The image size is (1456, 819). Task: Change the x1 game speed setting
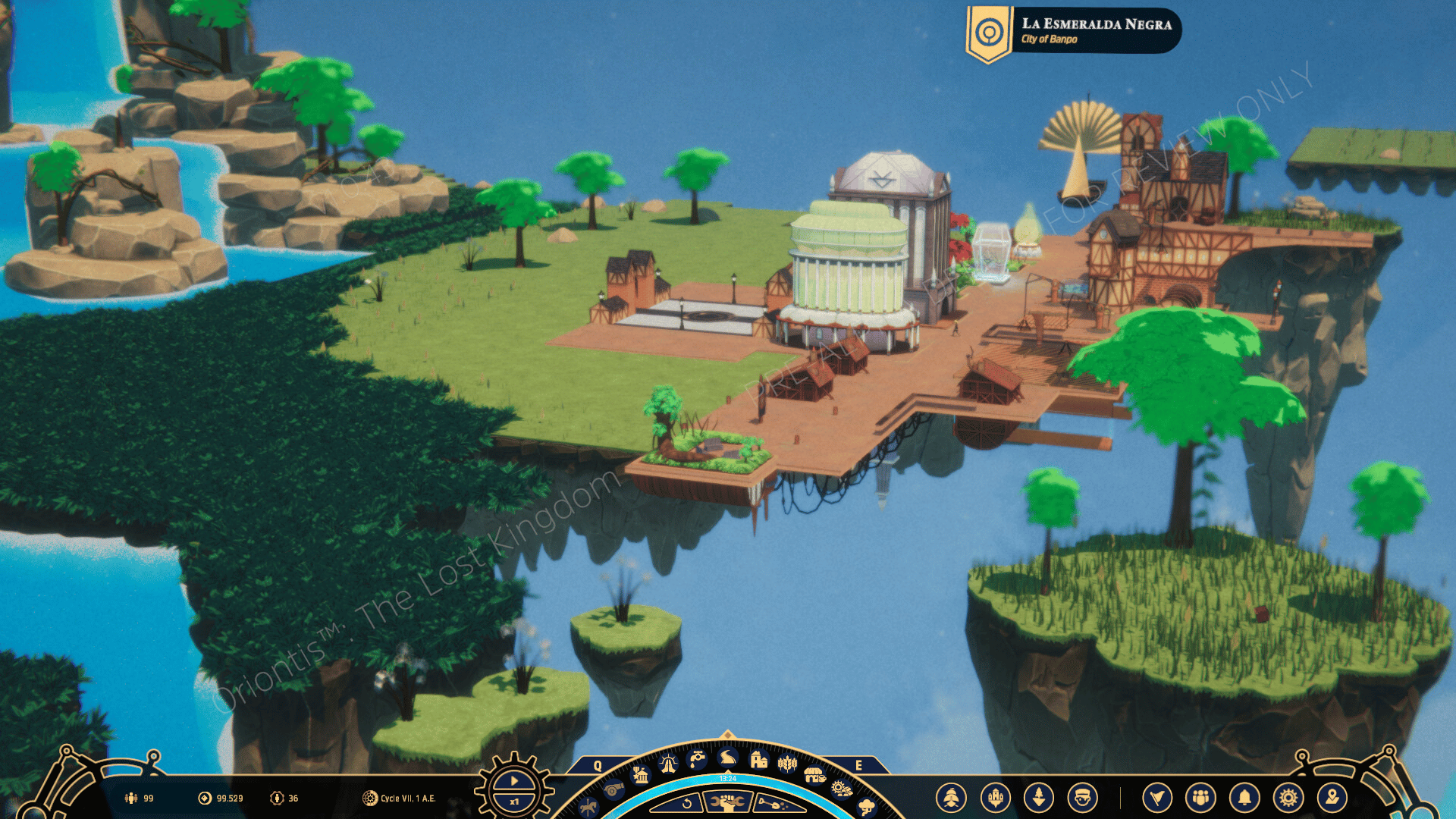(514, 802)
